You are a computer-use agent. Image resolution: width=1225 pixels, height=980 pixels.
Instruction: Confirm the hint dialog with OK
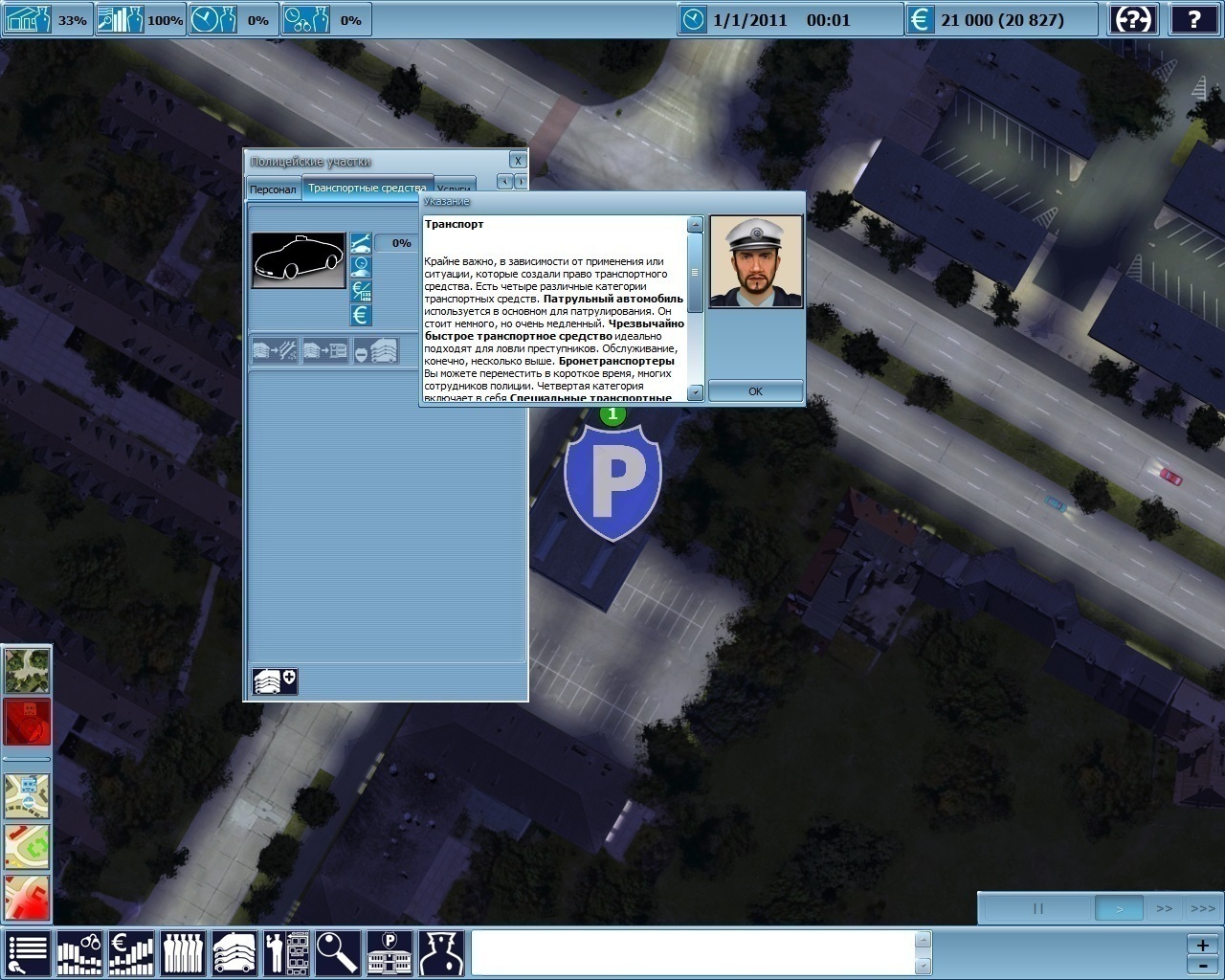(x=755, y=390)
